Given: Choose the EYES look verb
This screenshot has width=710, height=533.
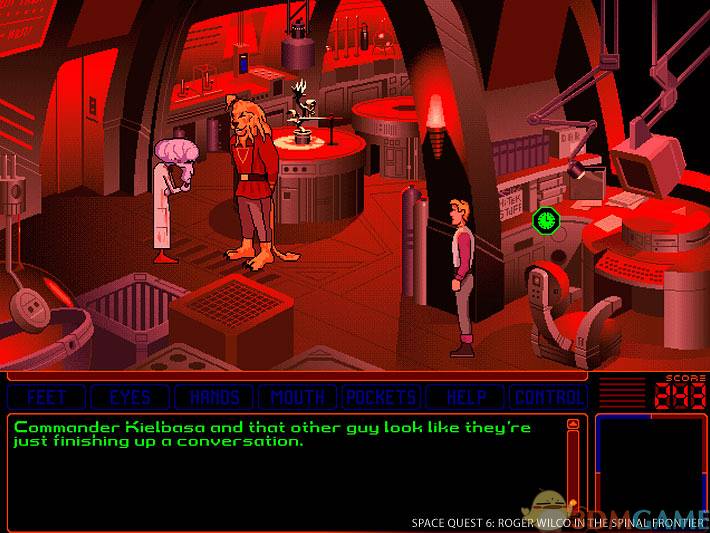Looking at the screenshot, I should (130, 397).
